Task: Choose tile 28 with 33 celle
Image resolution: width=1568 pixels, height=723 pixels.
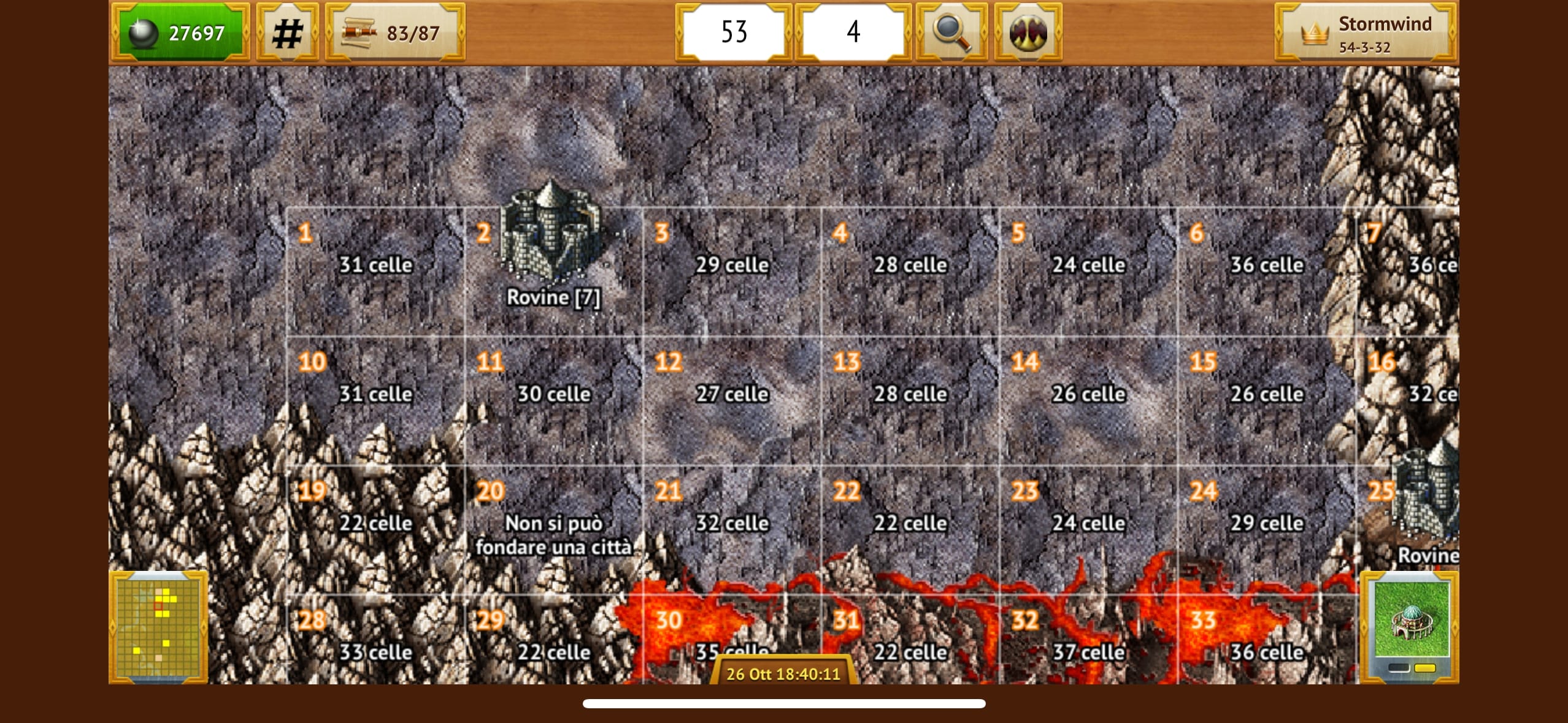Action: click(x=375, y=644)
